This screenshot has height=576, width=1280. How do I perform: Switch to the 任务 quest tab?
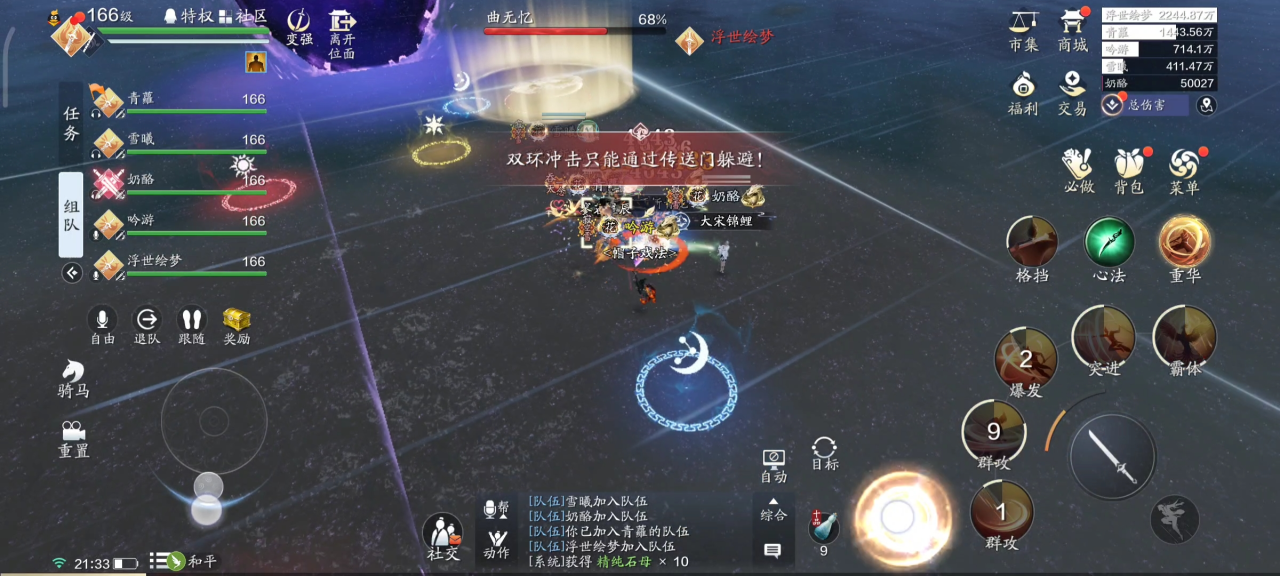(x=71, y=125)
